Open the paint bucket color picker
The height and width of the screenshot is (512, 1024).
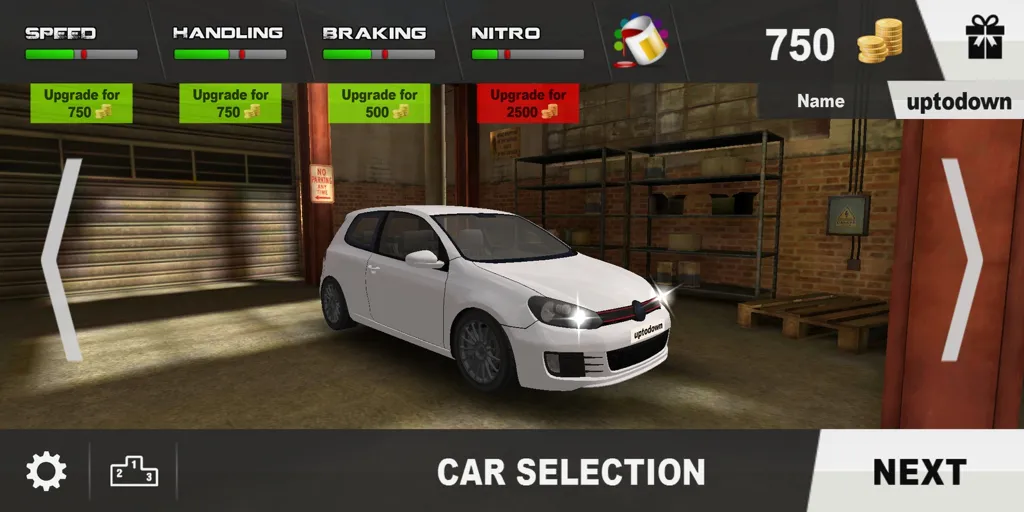point(640,42)
